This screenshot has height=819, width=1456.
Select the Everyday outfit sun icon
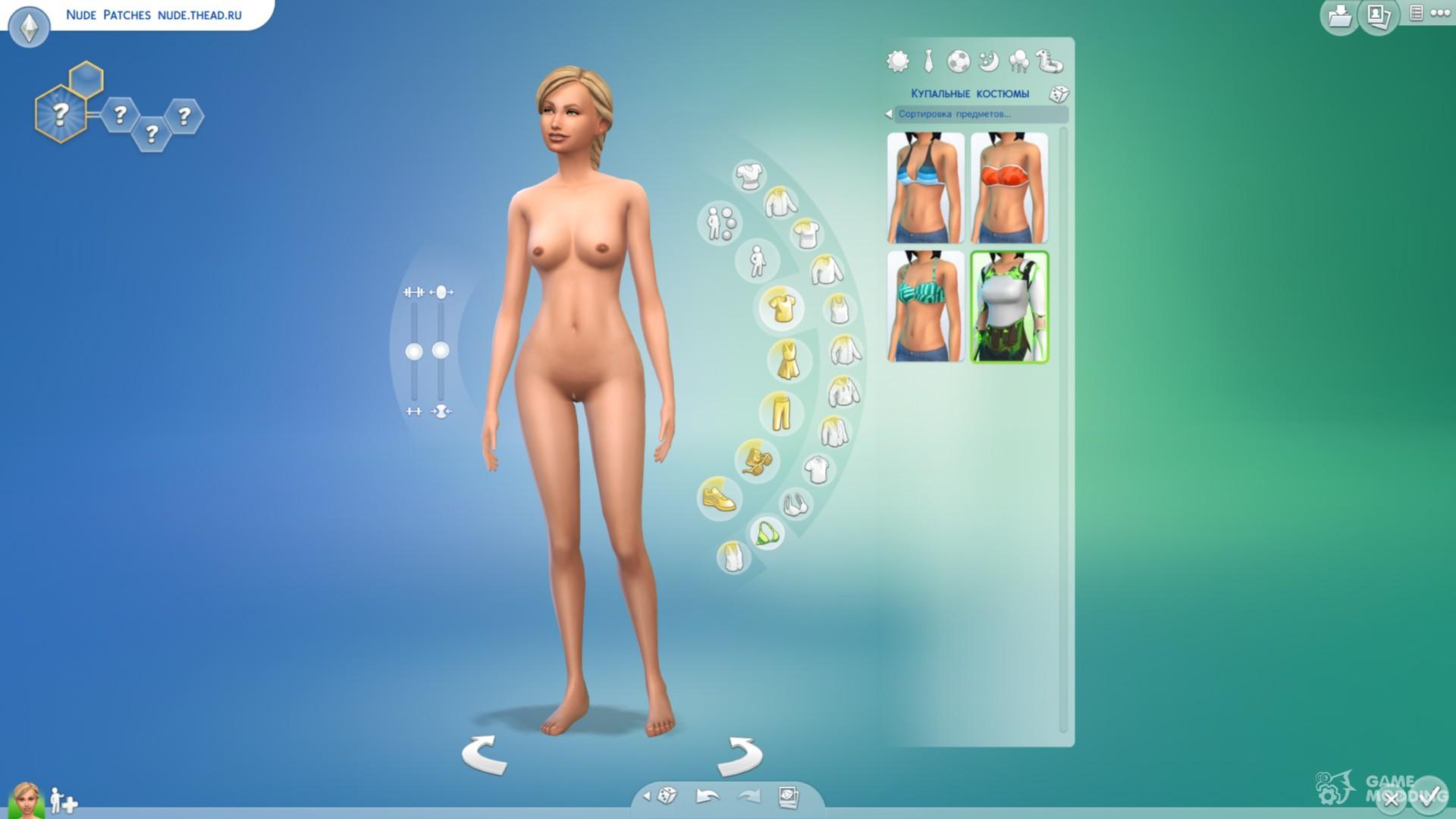tap(897, 61)
